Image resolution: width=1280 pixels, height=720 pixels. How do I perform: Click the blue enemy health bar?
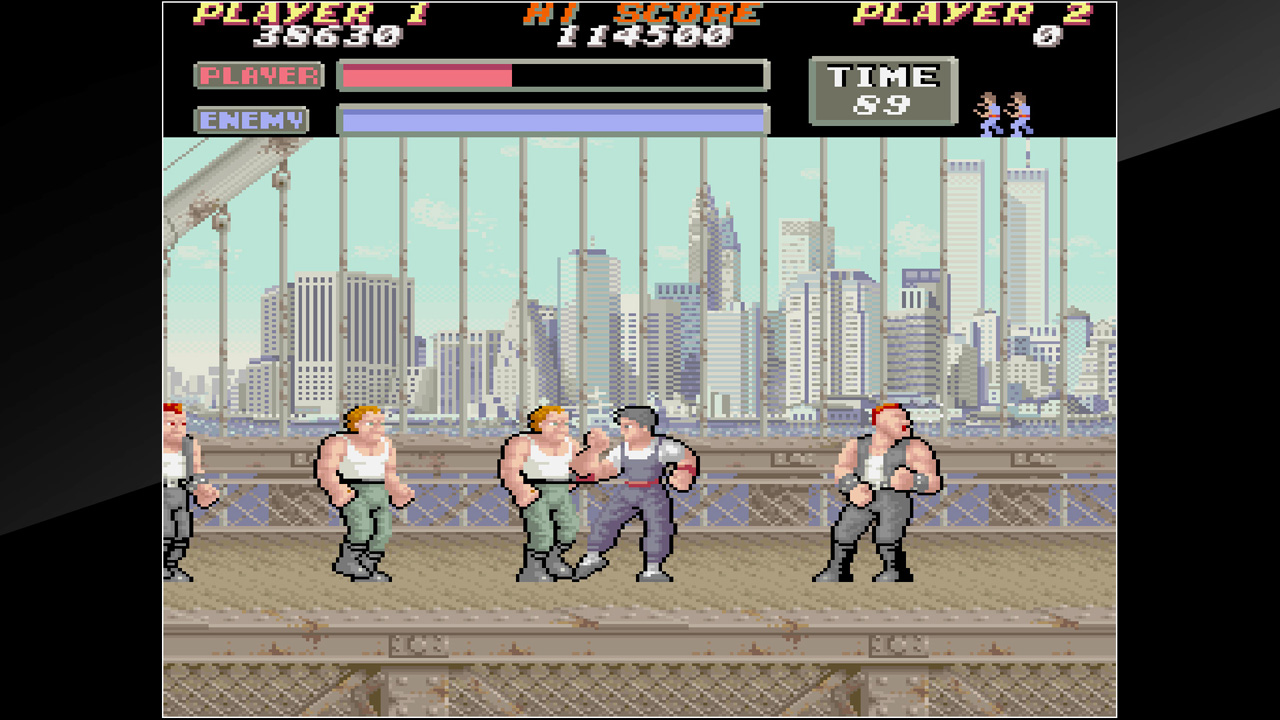click(550, 118)
